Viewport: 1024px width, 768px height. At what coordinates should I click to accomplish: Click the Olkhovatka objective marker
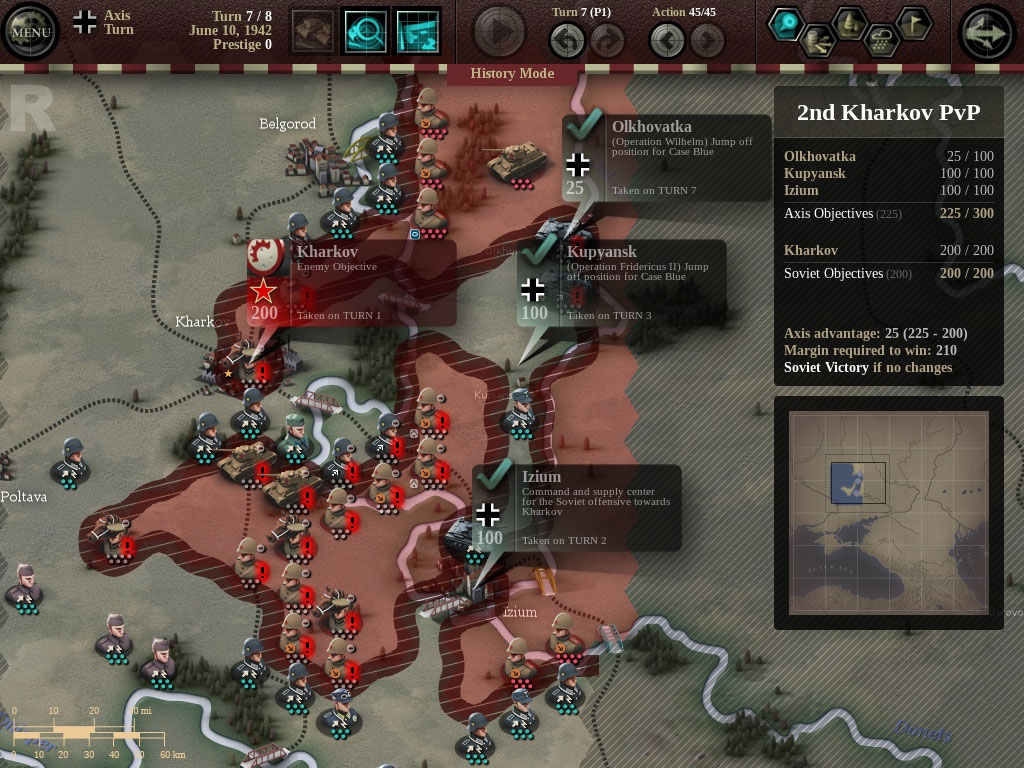(x=577, y=164)
